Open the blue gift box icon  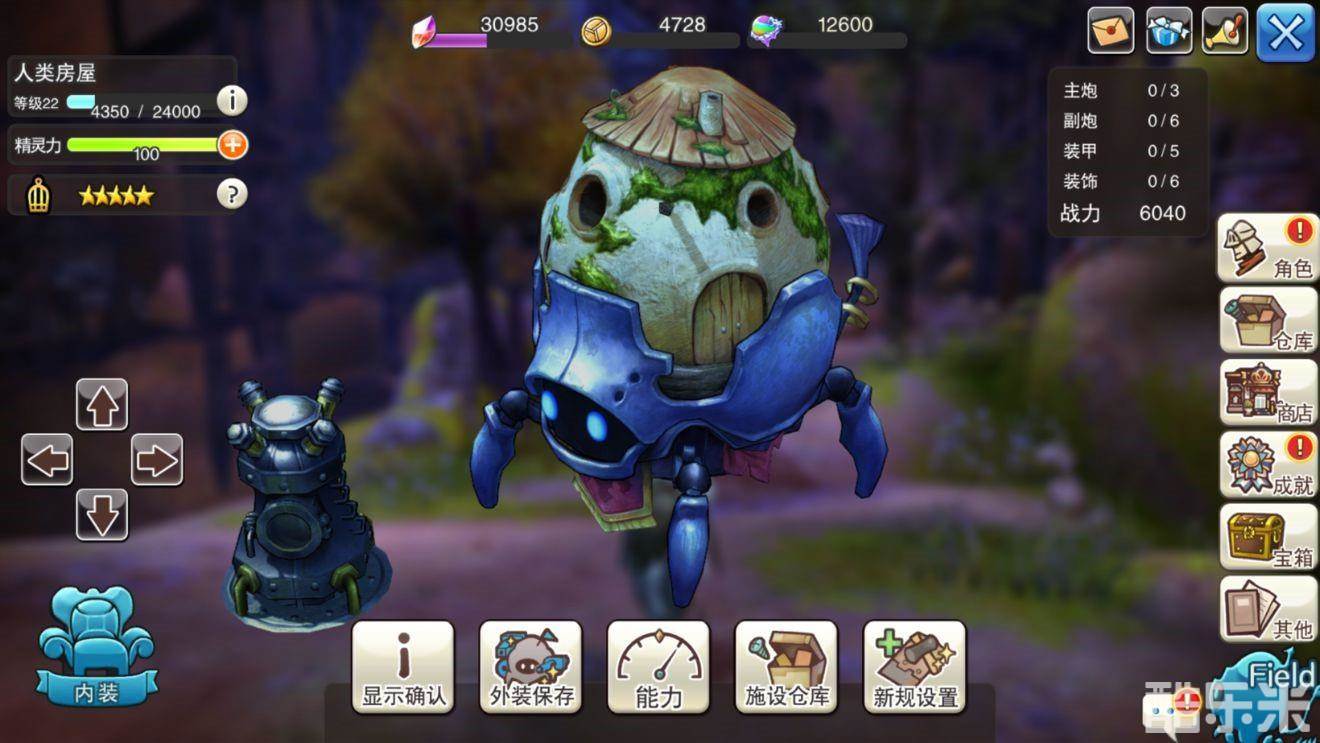coord(1168,31)
